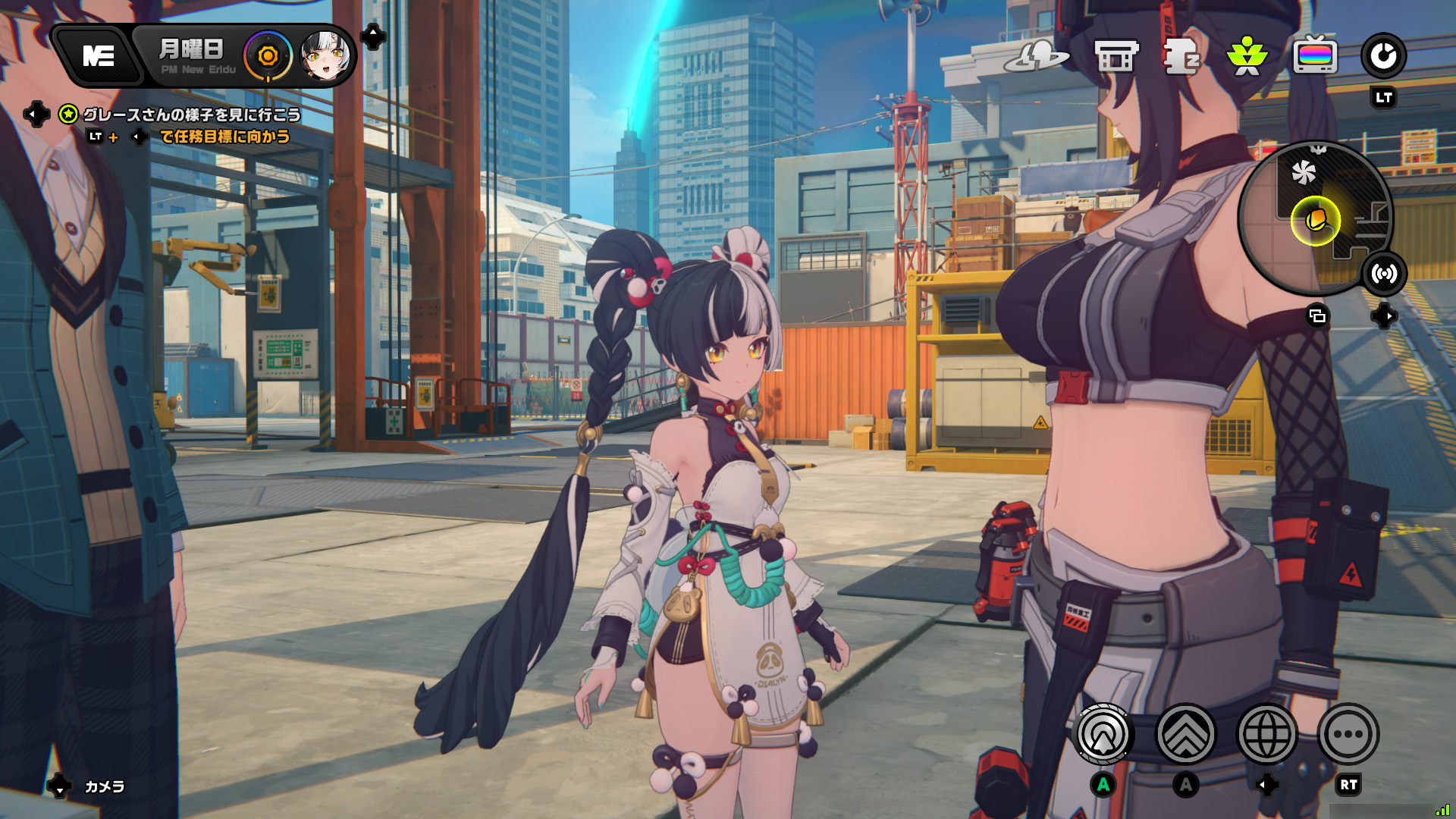
Task: Open the three-dots more options button
Action: [x=1348, y=734]
